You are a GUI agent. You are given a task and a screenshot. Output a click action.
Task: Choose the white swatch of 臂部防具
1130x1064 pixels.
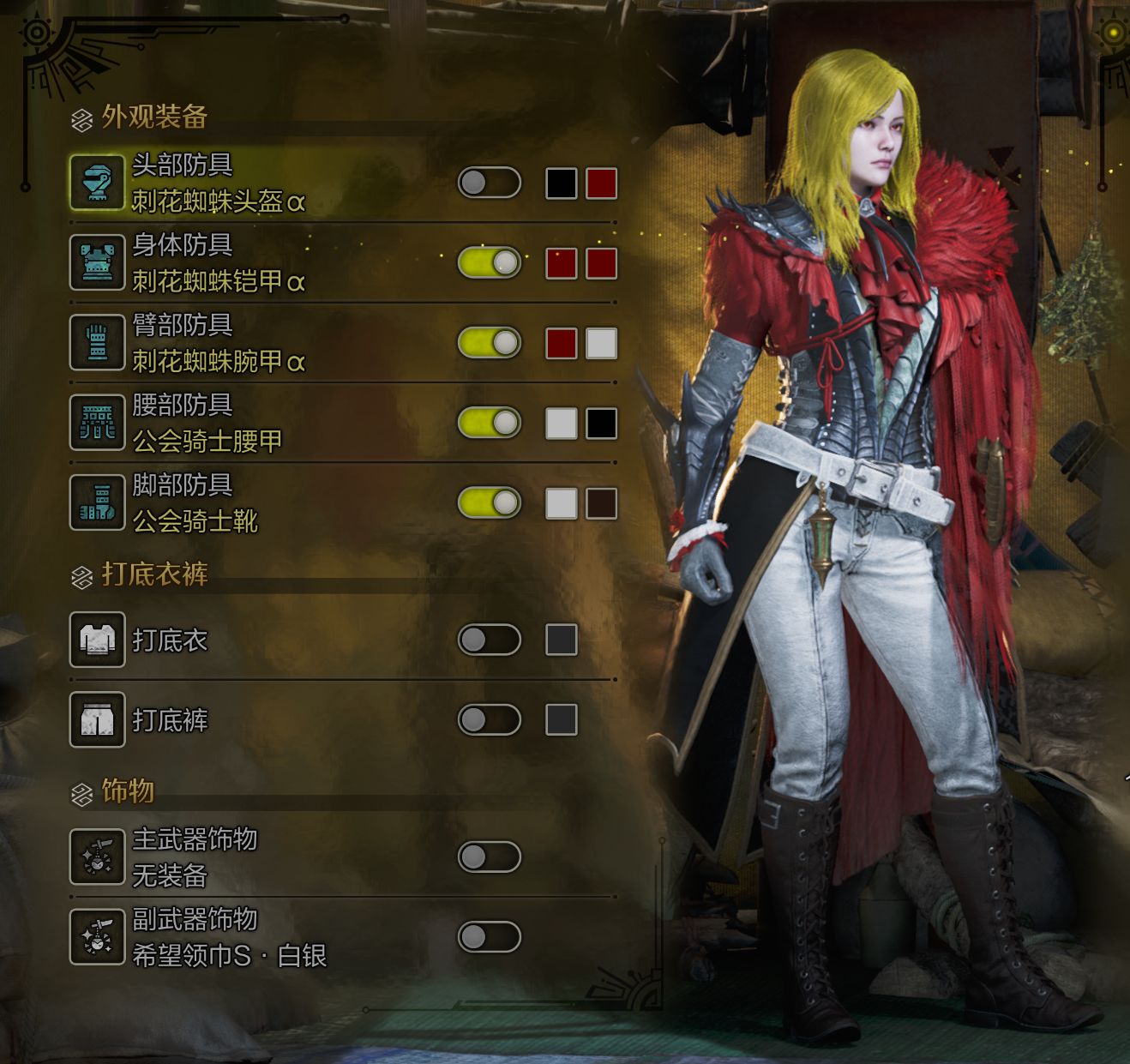[601, 343]
